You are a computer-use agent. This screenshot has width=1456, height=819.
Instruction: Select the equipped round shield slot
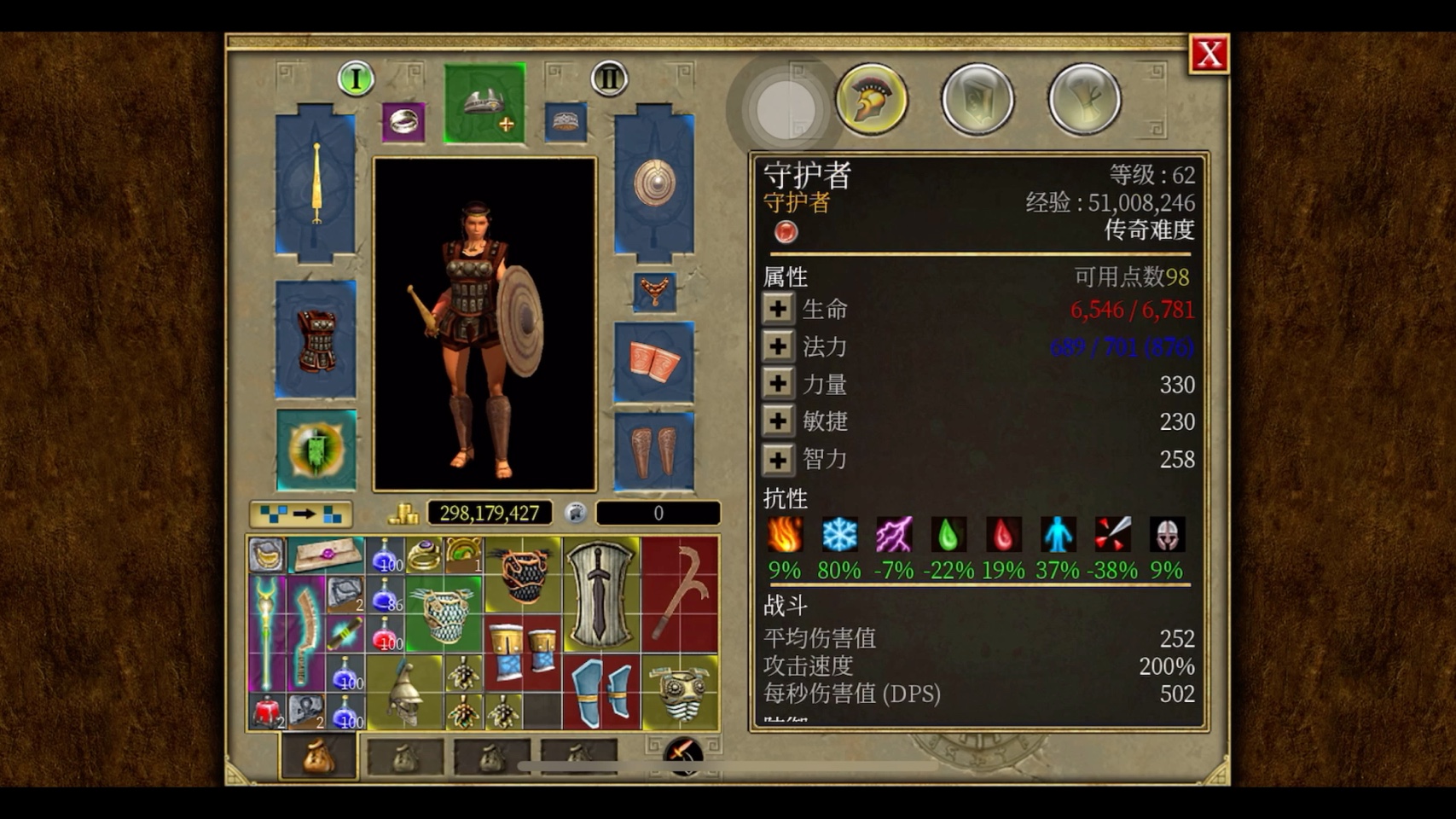click(654, 183)
